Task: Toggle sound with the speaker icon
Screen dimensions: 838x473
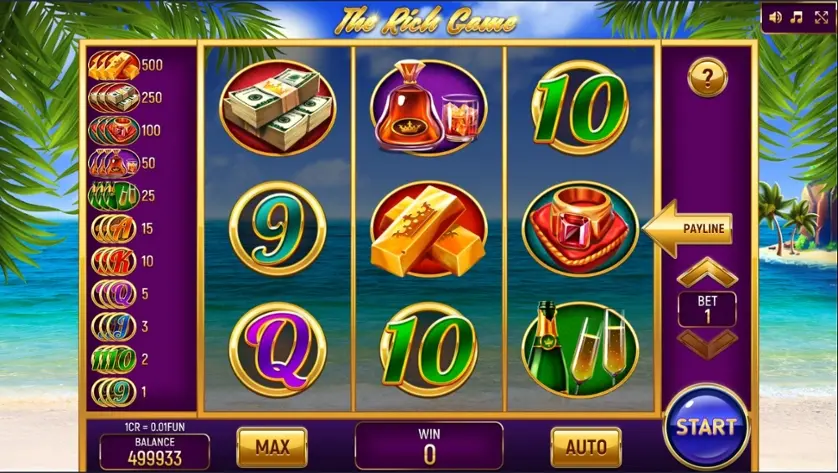Action: tap(776, 17)
